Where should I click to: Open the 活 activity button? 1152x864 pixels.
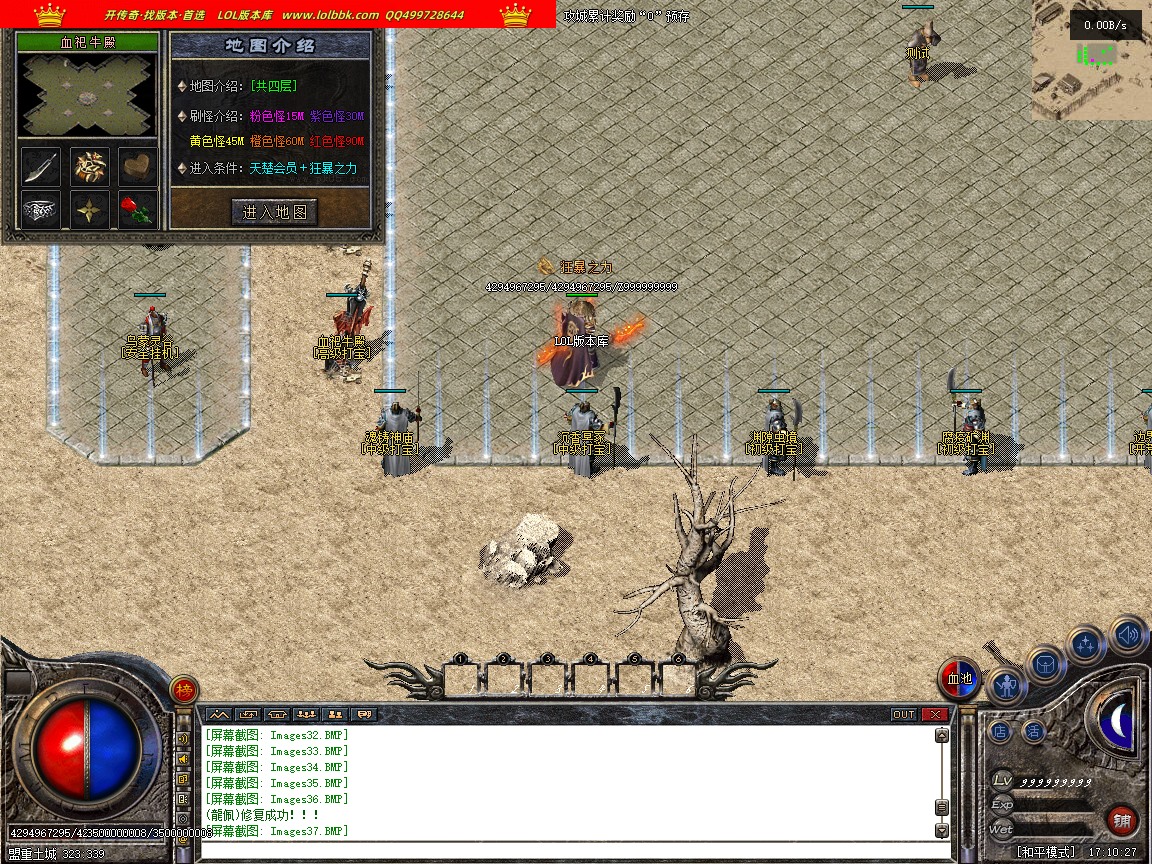click(x=1033, y=731)
